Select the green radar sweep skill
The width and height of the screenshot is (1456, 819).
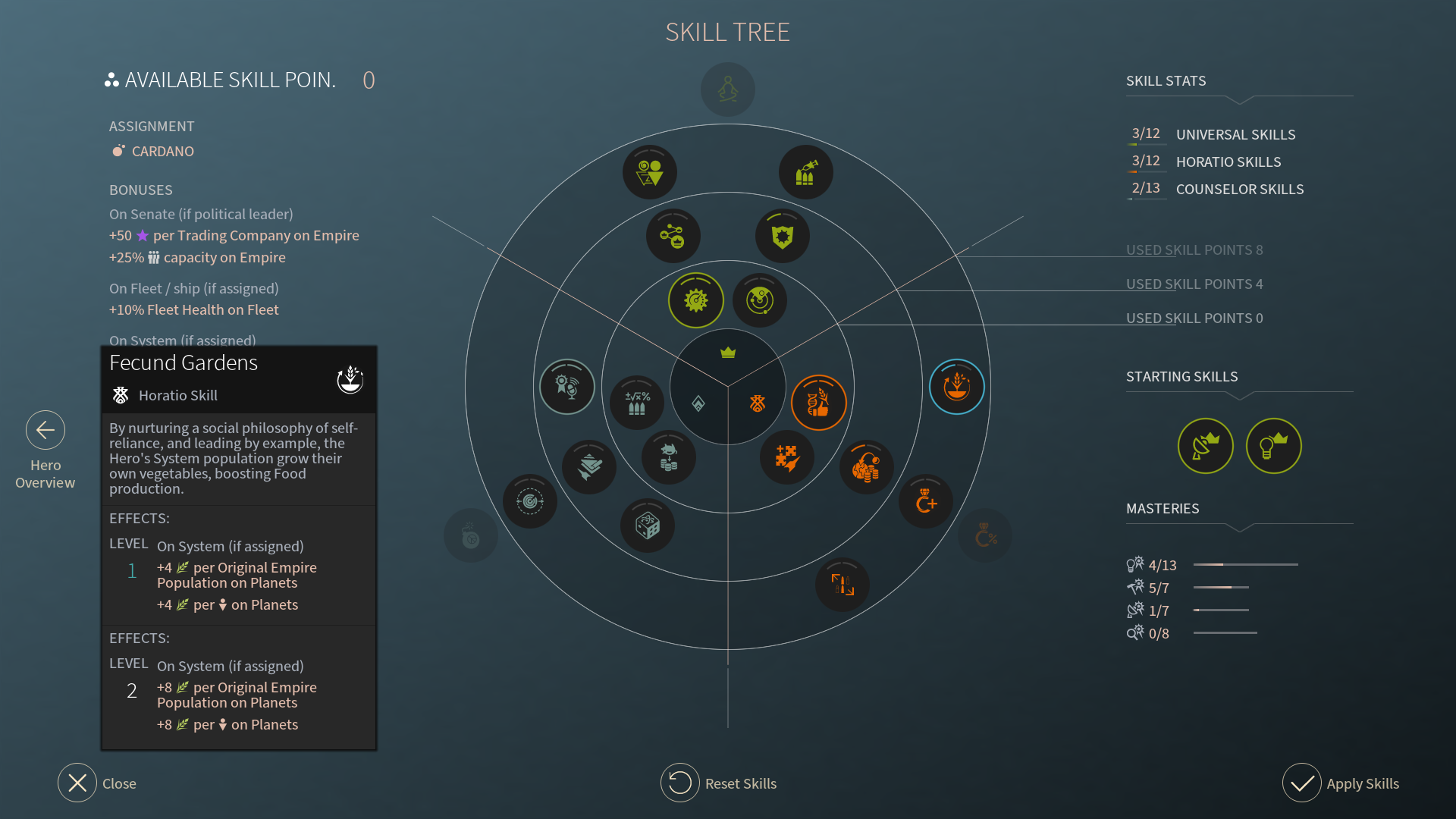click(x=760, y=300)
